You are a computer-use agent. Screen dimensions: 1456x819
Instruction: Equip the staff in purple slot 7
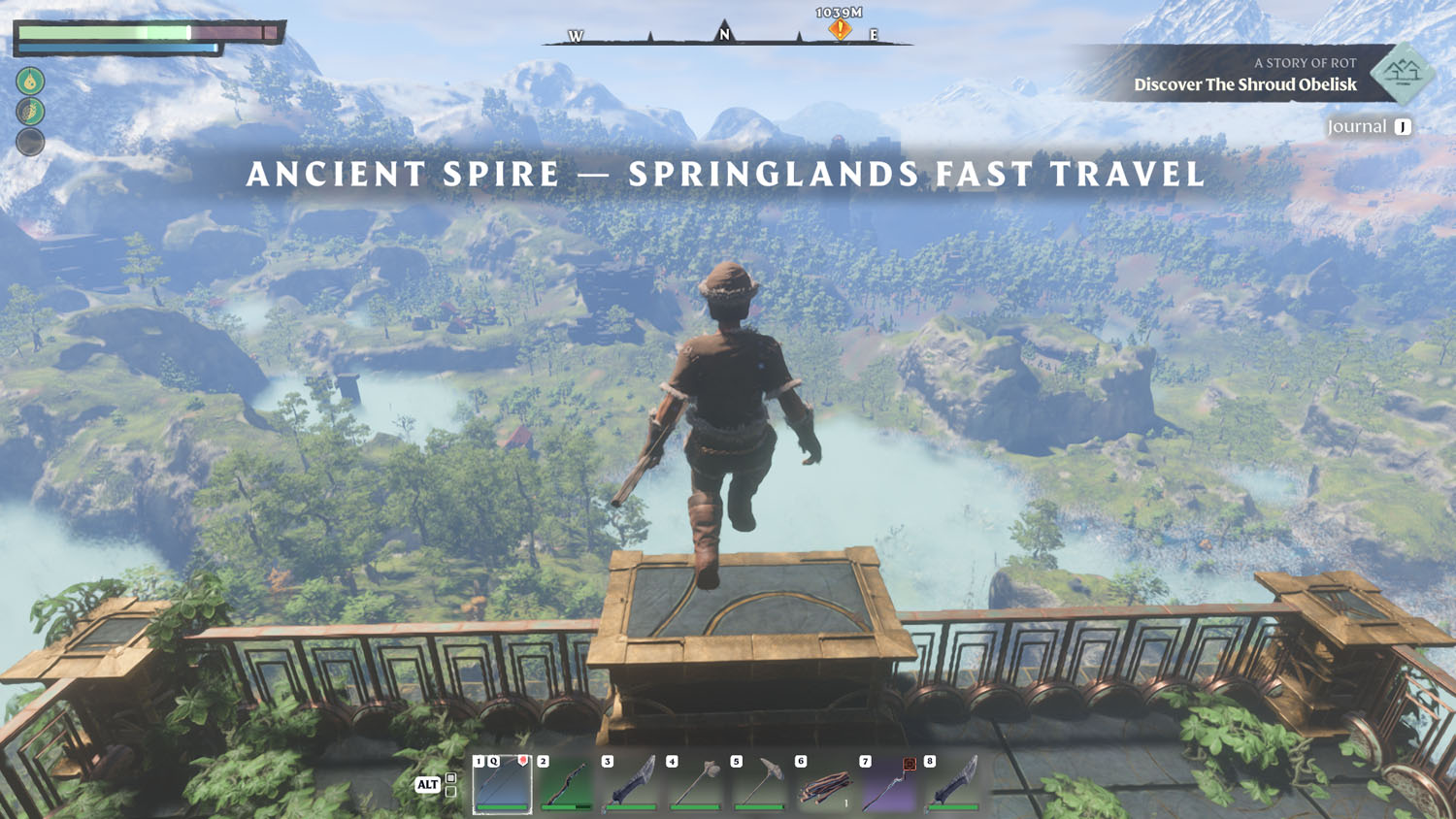(889, 784)
